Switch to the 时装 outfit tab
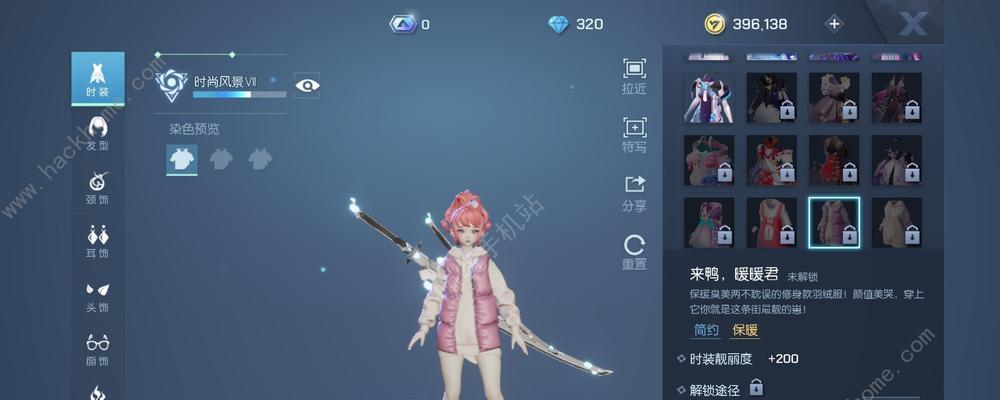 [x=97, y=79]
